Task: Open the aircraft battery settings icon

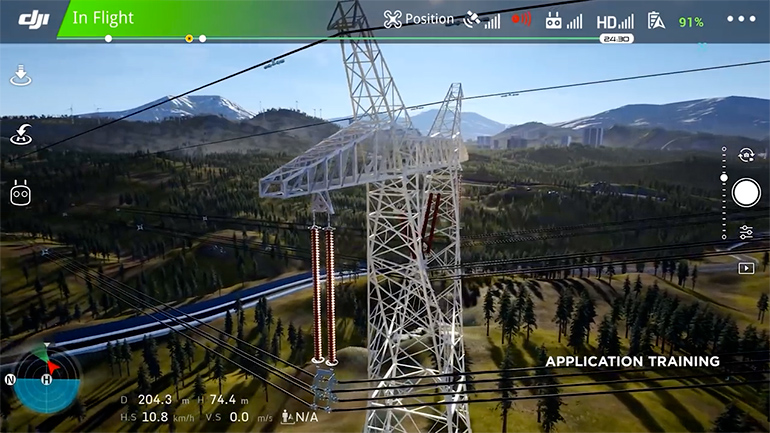Action: 656,20
